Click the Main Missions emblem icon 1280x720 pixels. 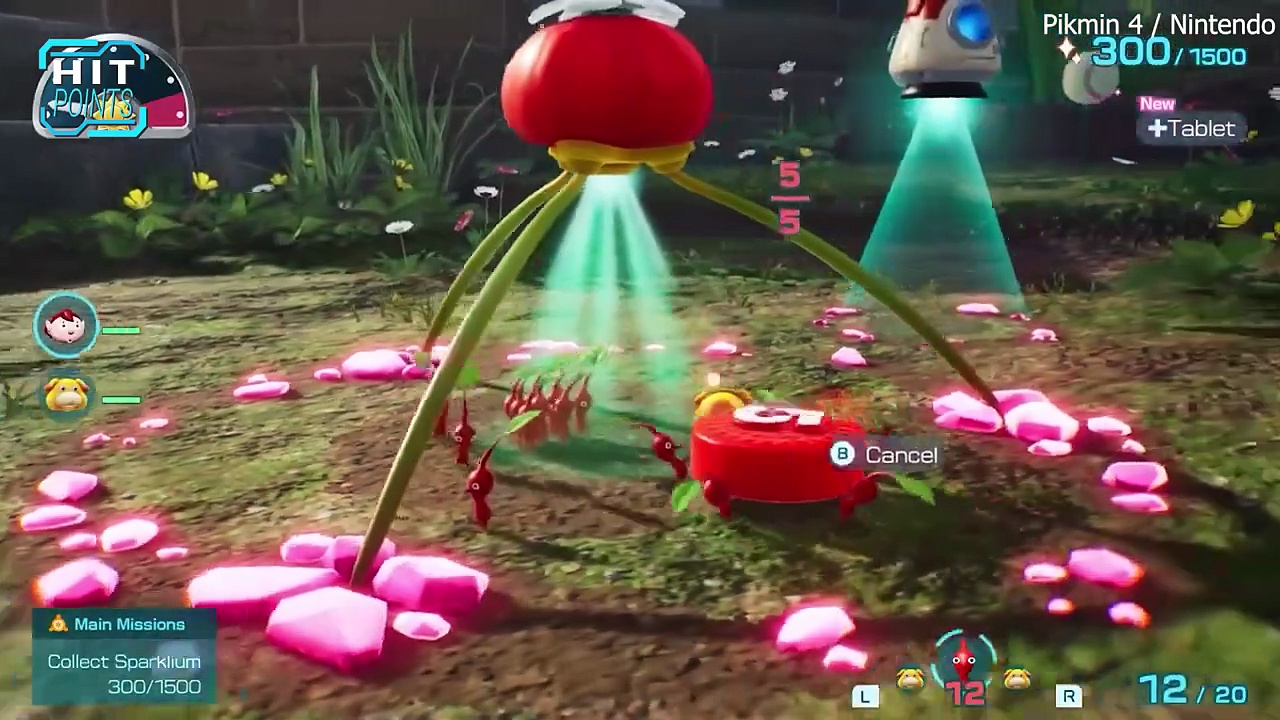[x=56, y=624]
